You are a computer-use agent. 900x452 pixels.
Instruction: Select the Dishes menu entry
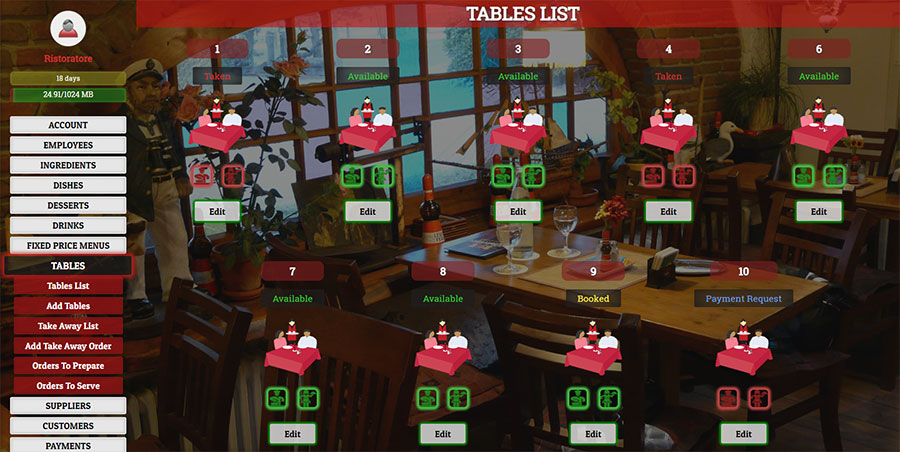pos(68,185)
